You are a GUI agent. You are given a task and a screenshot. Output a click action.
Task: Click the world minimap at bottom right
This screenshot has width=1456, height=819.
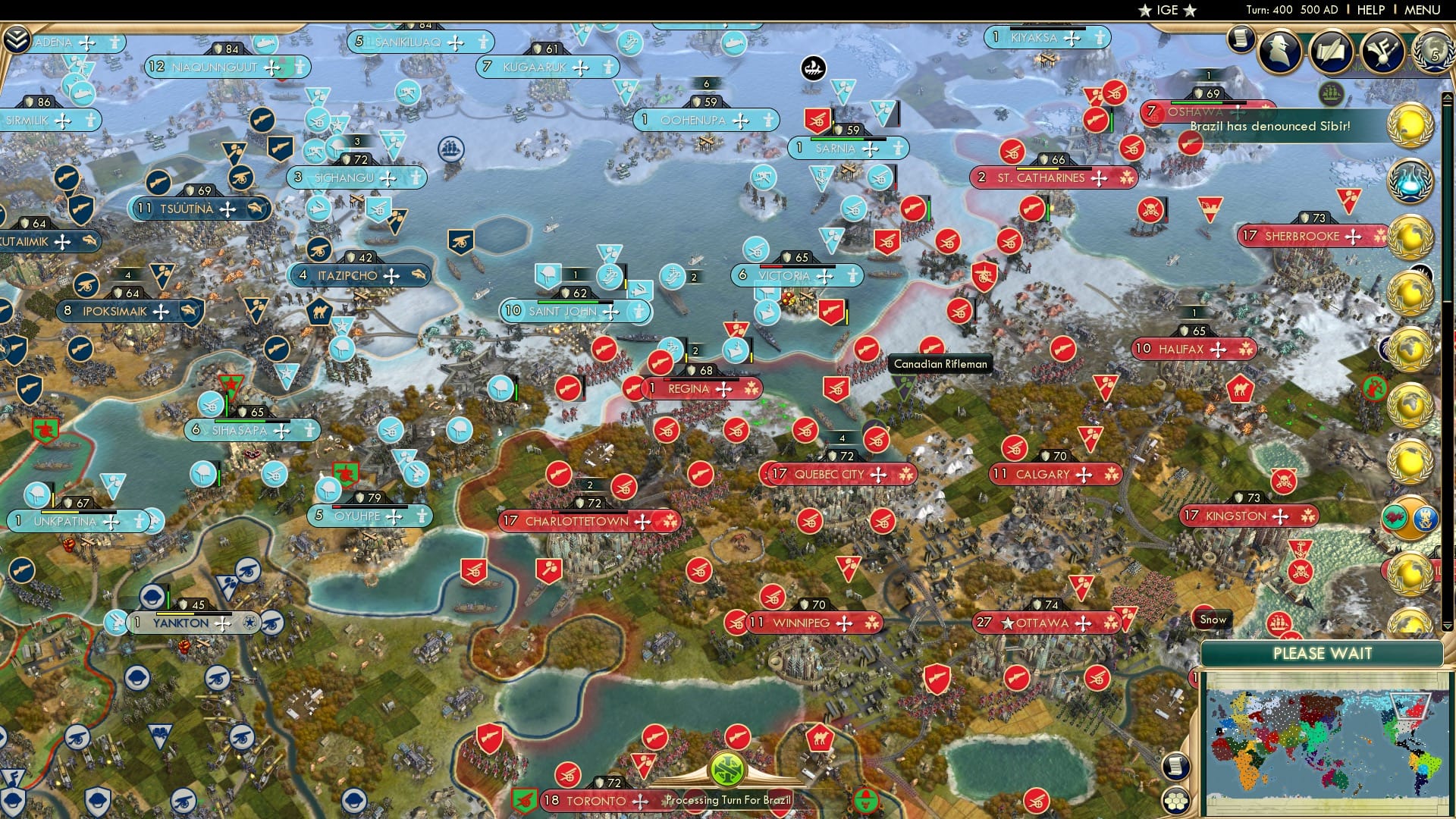coord(1323,728)
